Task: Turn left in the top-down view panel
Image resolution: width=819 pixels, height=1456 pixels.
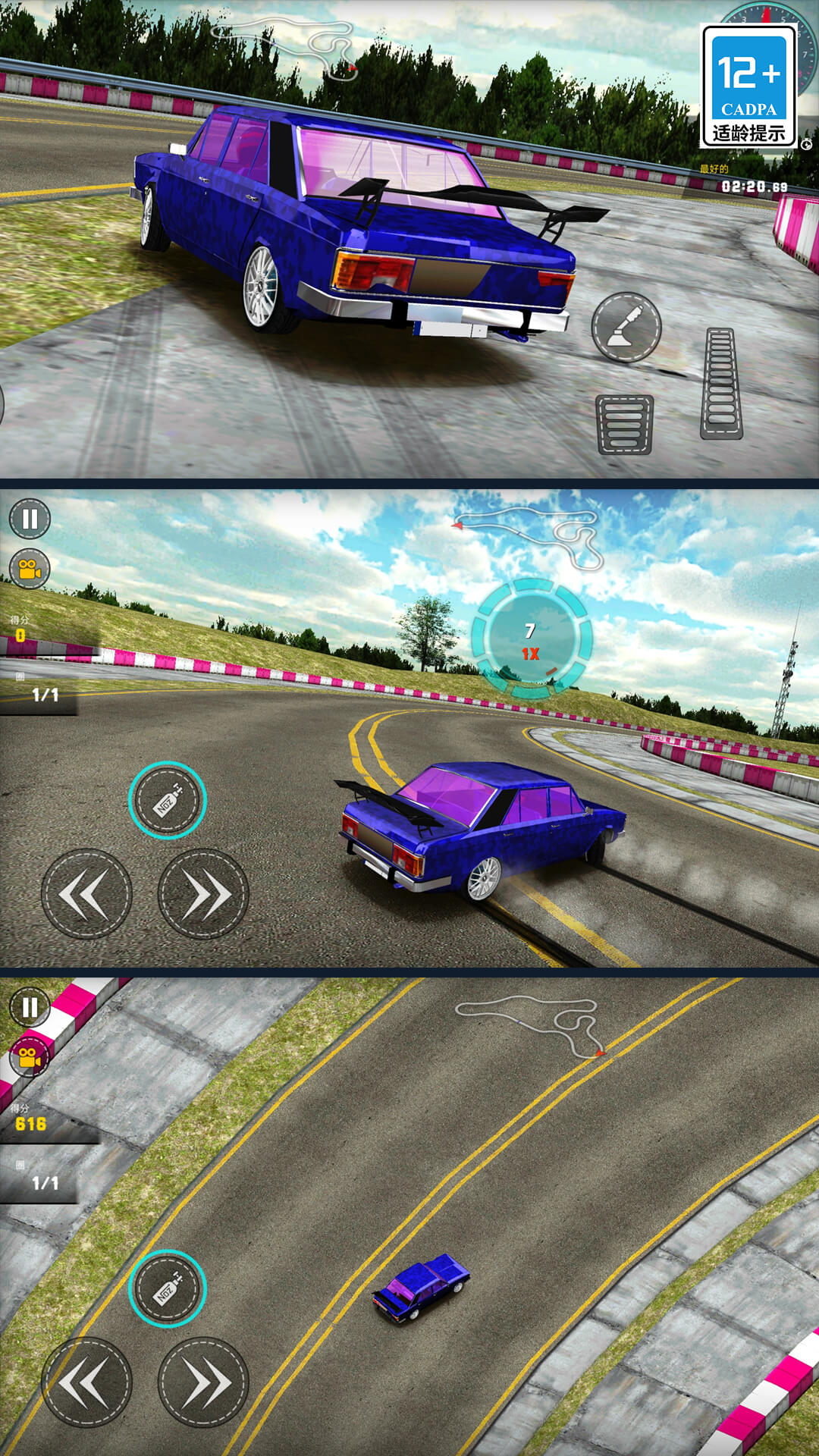Action: (86, 1382)
